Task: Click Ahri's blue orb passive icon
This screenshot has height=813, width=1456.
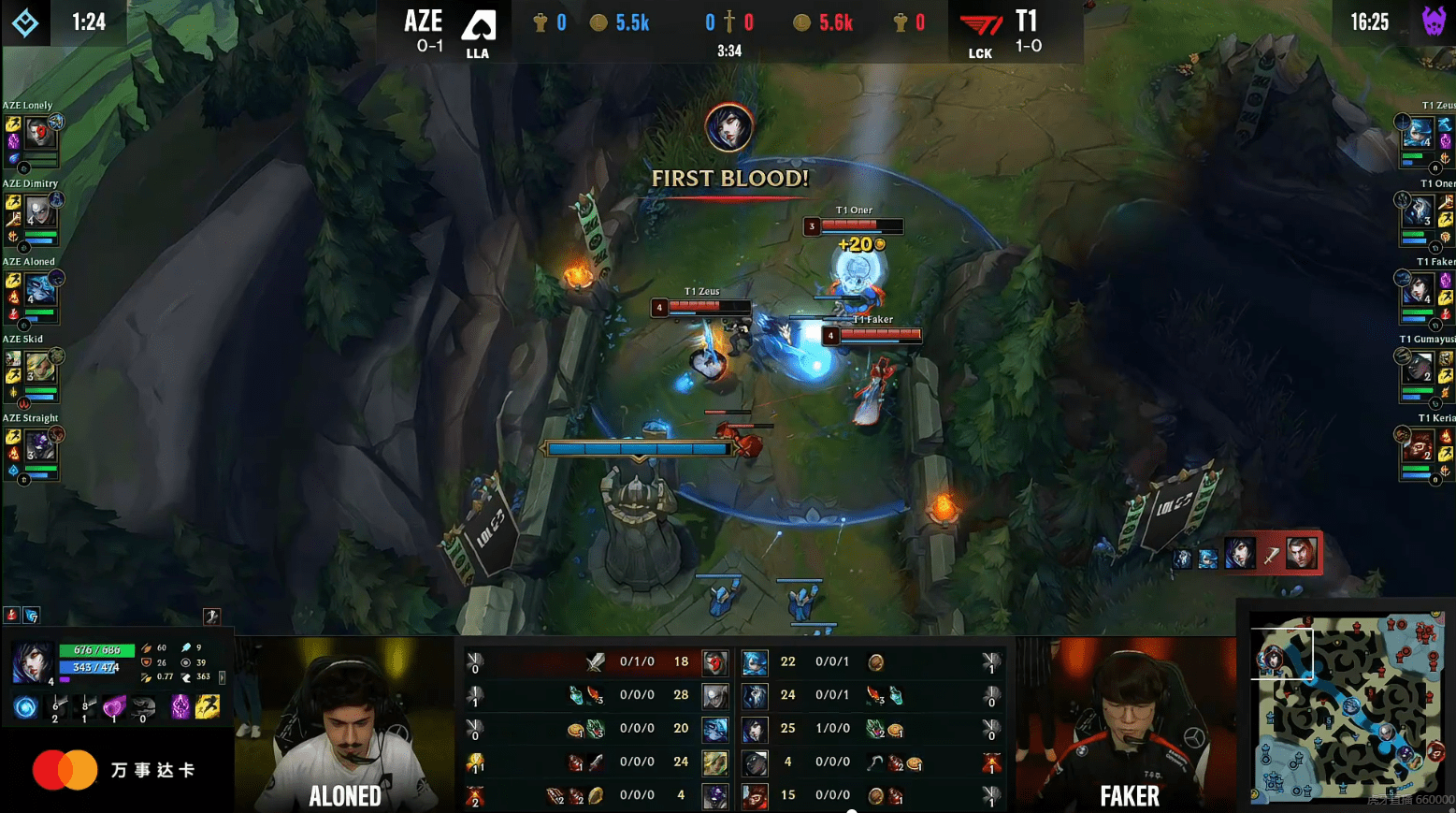Action: tap(26, 707)
